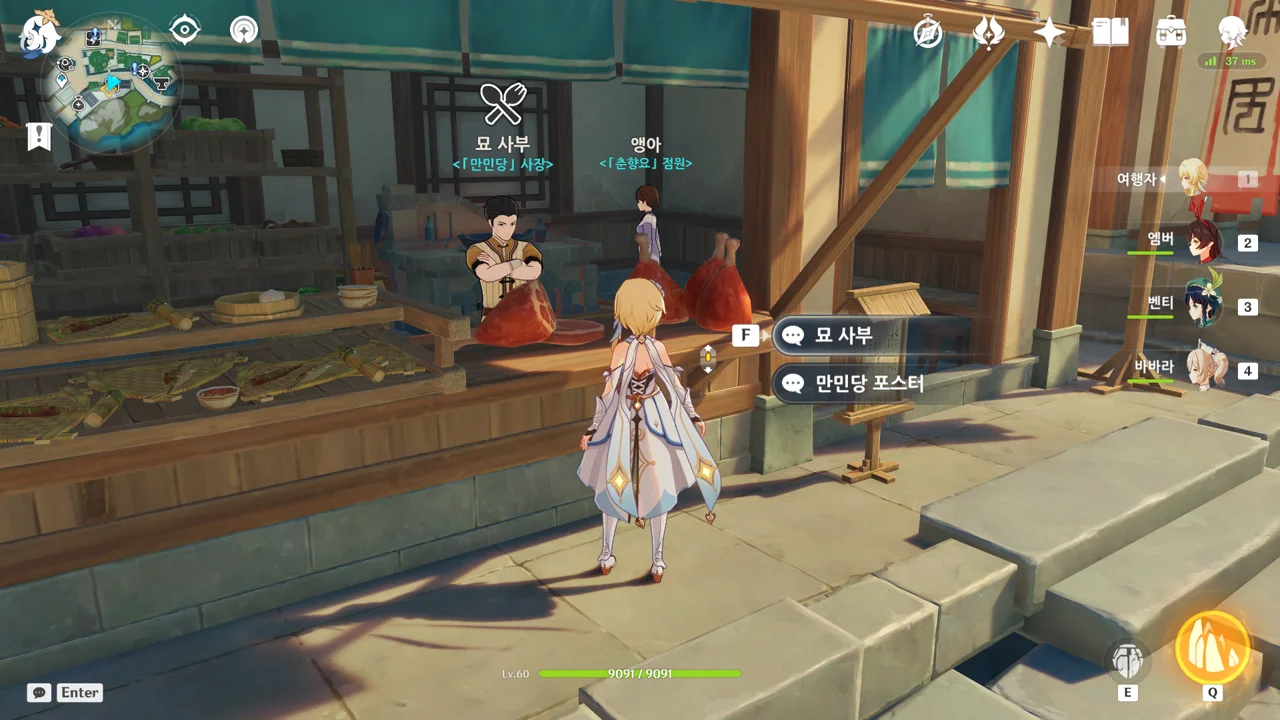The width and height of the screenshot is (1280, 720).
Task: Open the Paimon menu icon
Action: tap(40, 34)
